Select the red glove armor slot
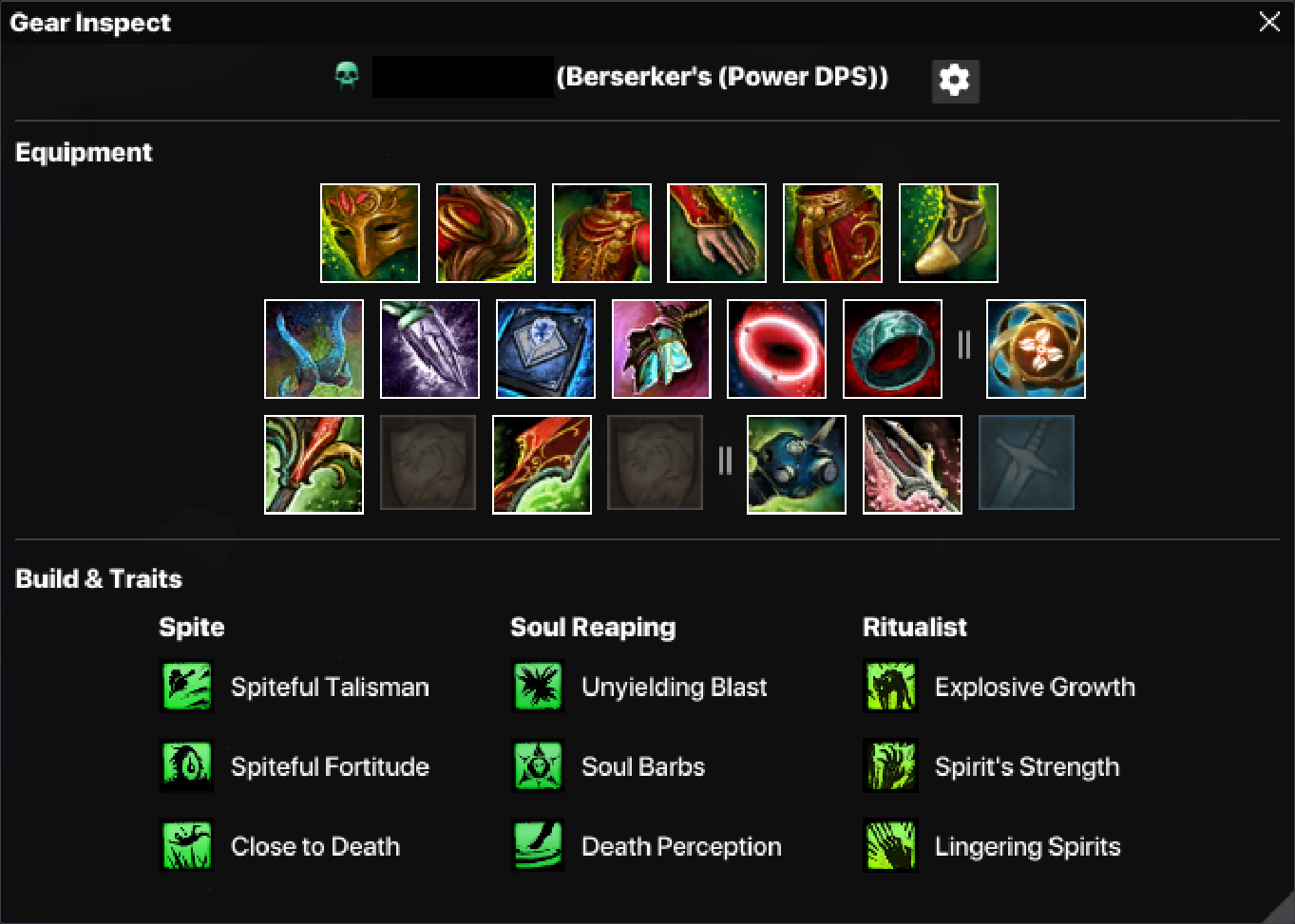Screen dimensions: 1295x924 tap(716, 234)
